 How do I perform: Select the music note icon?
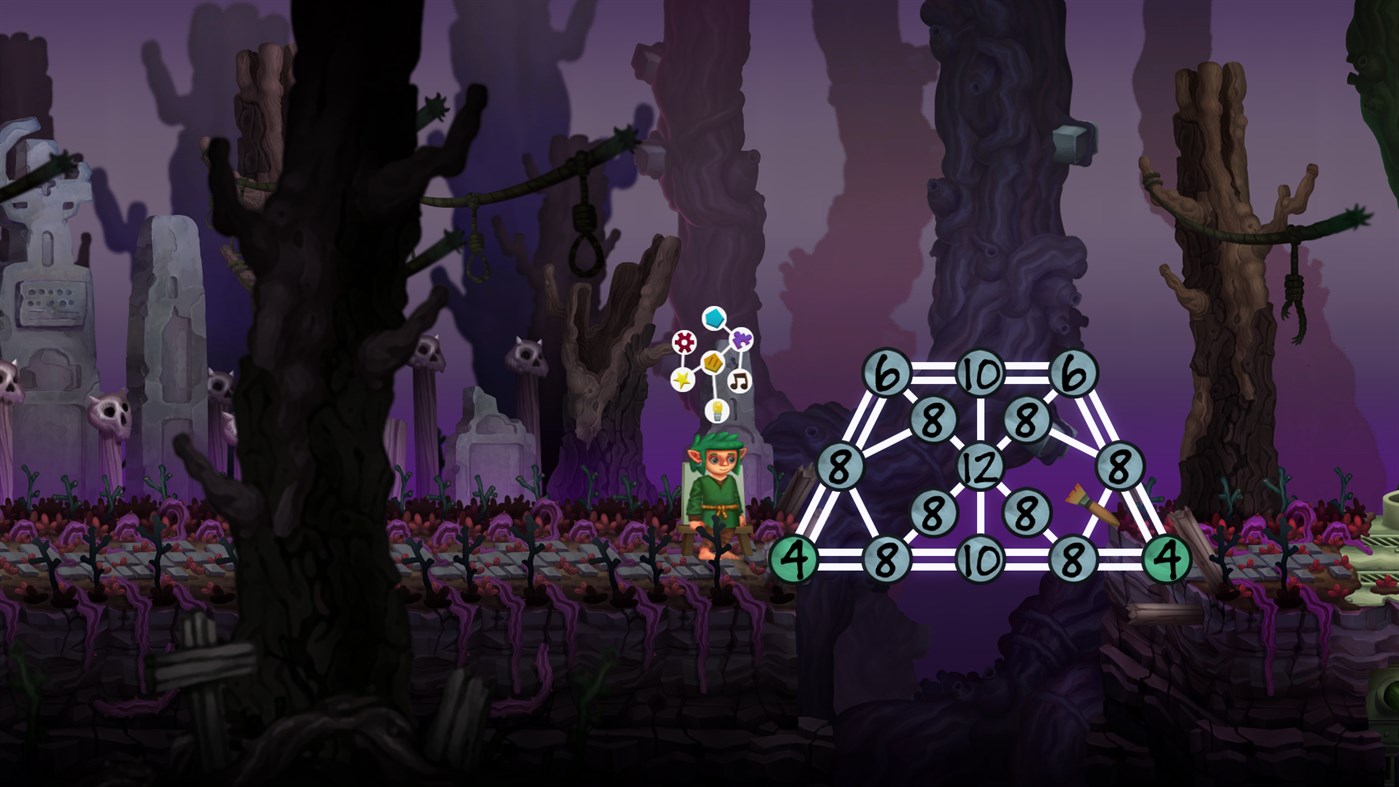click(x=739, y=380)
